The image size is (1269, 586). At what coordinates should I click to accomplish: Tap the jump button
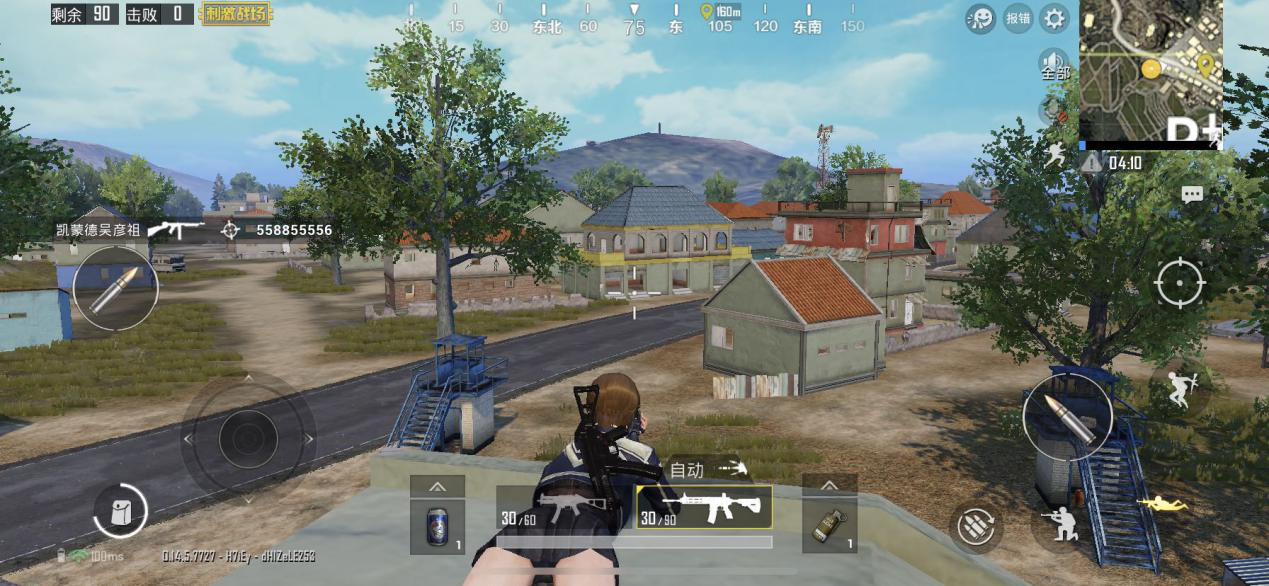1178,388
